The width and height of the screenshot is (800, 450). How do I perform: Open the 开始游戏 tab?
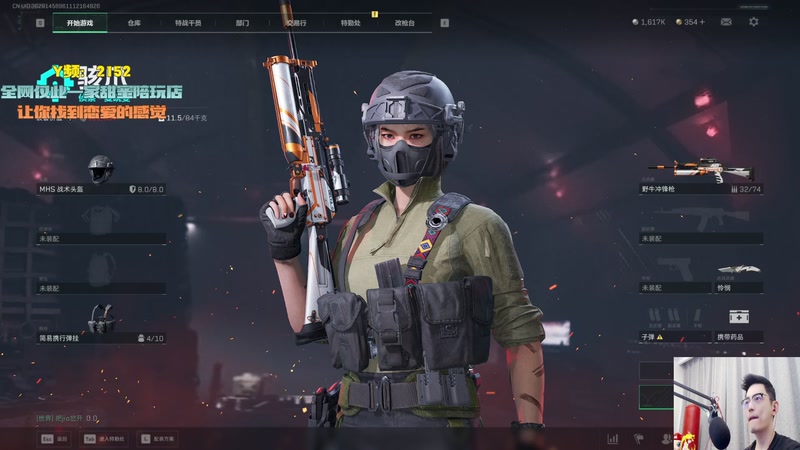click(78, 22)
